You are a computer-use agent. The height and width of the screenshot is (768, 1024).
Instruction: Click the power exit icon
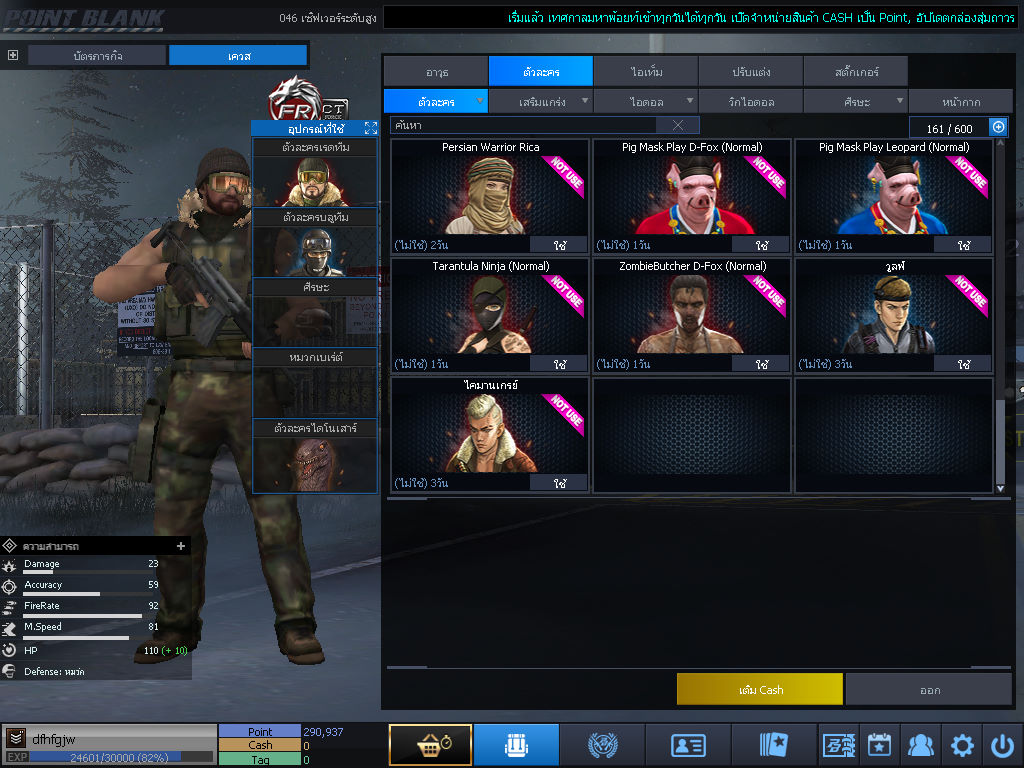point(1002,745)
